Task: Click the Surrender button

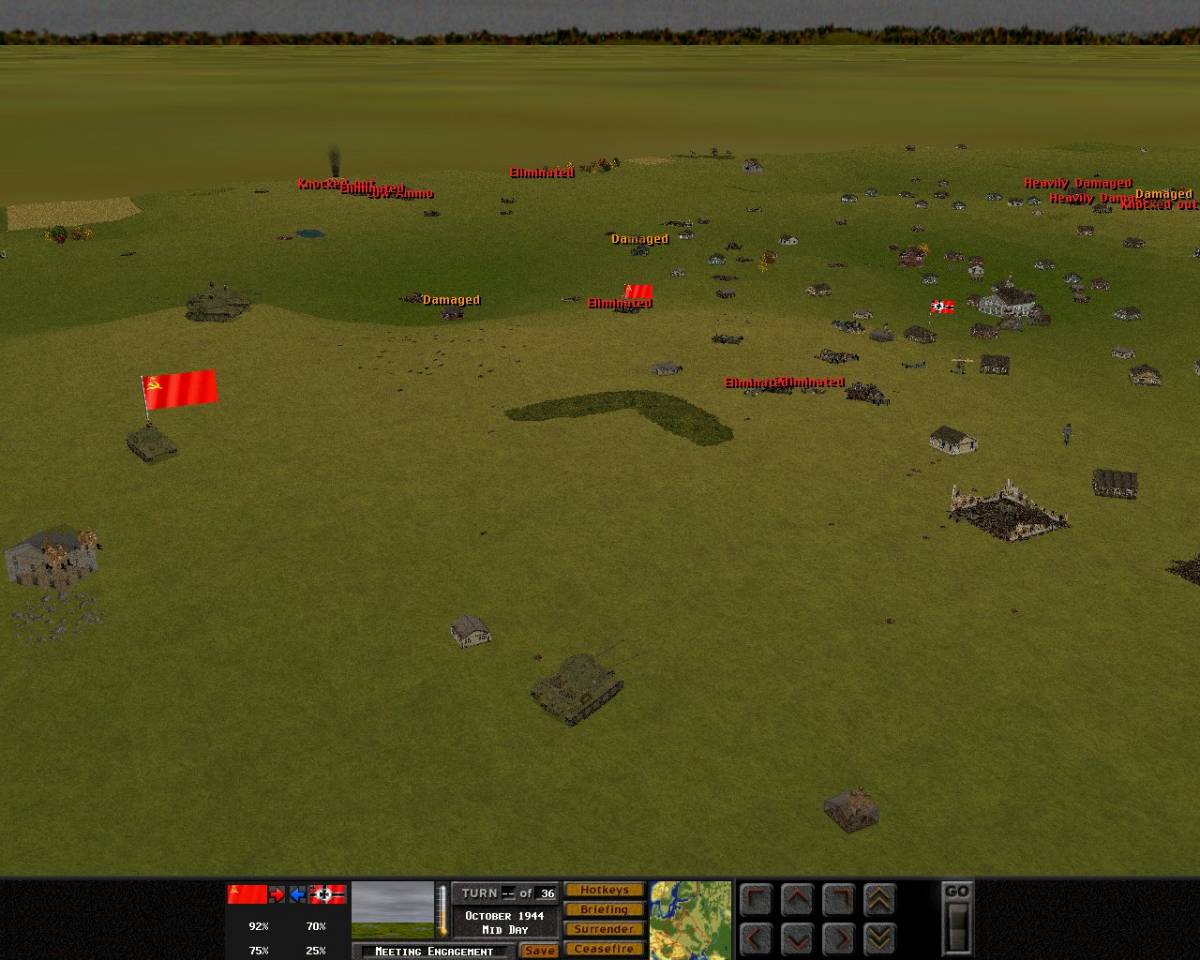Action: (x=604, y=929)
